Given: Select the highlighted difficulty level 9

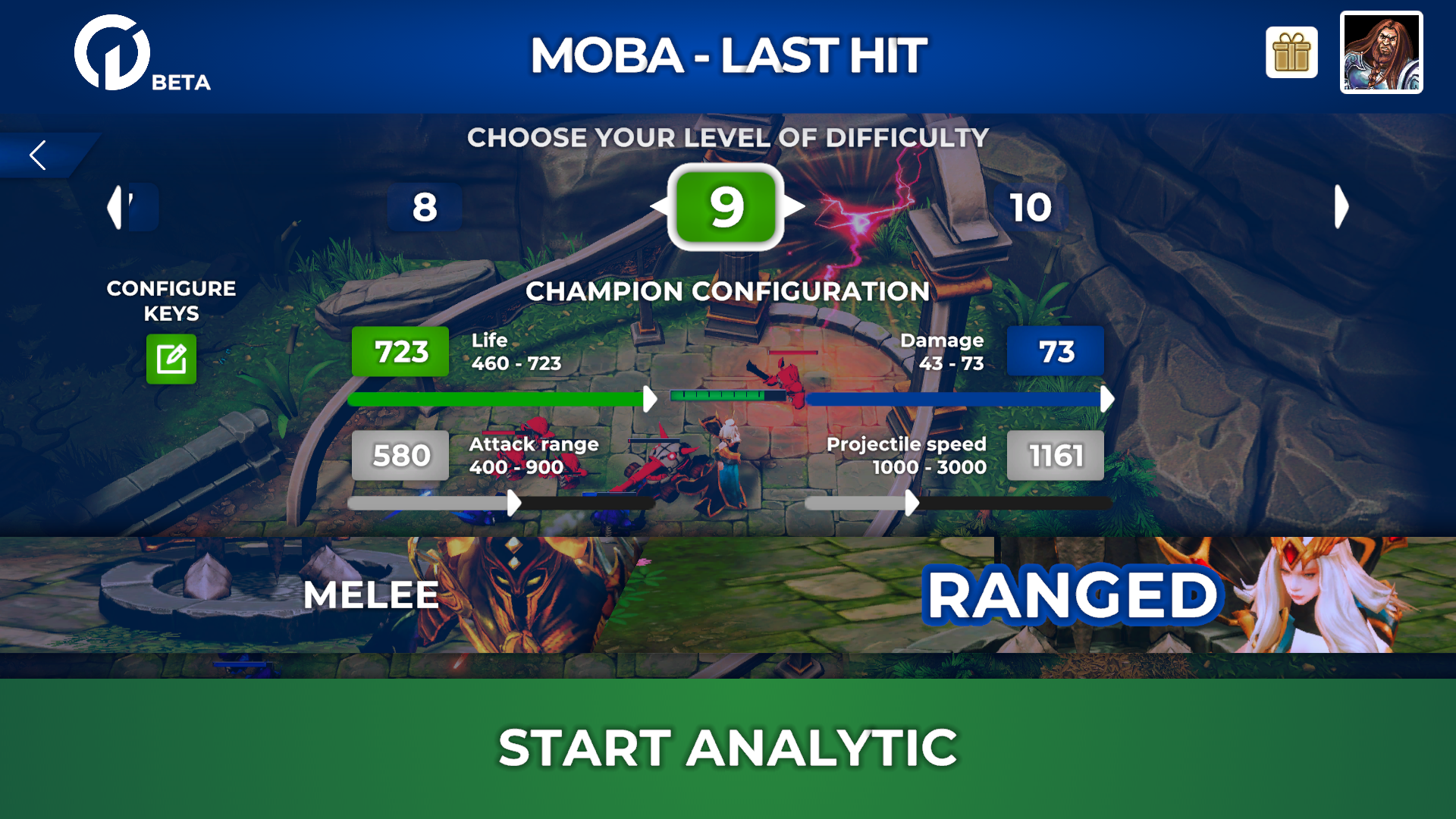Looking at the screenshot, I should [726, 207].
